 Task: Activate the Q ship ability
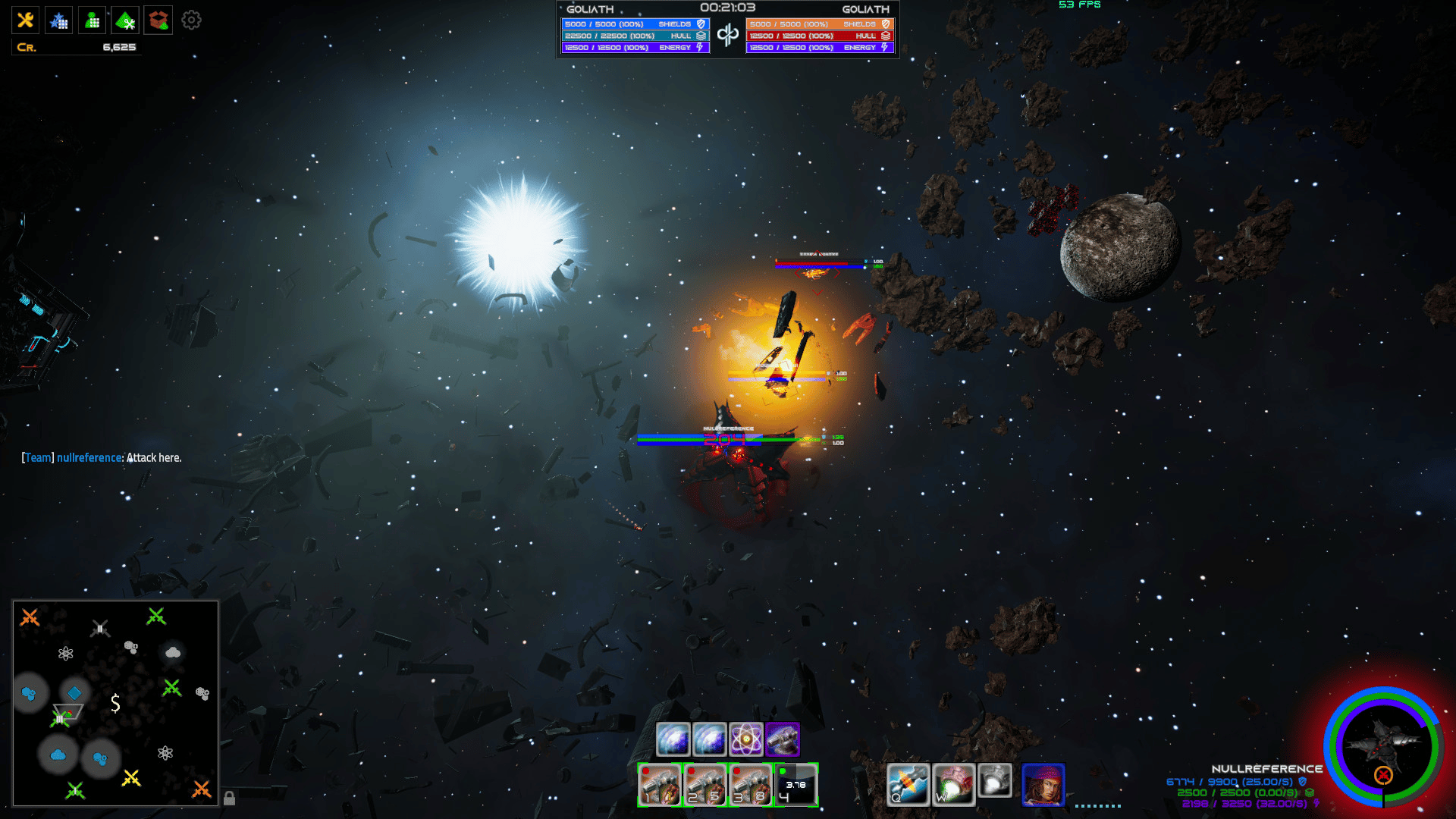pyautogui.click(x=908, y=784)
